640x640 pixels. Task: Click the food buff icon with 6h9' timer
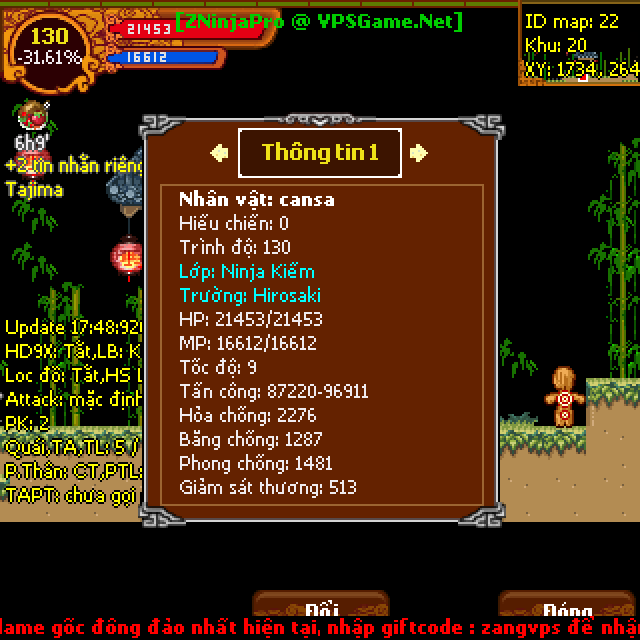tap(32, 117)
